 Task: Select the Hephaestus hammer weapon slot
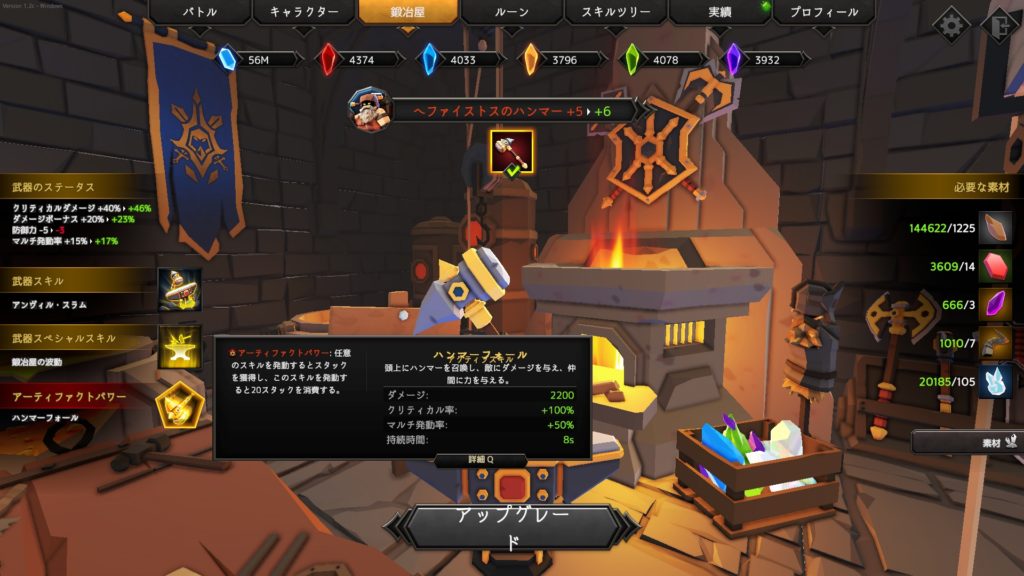tap(512, 151)
